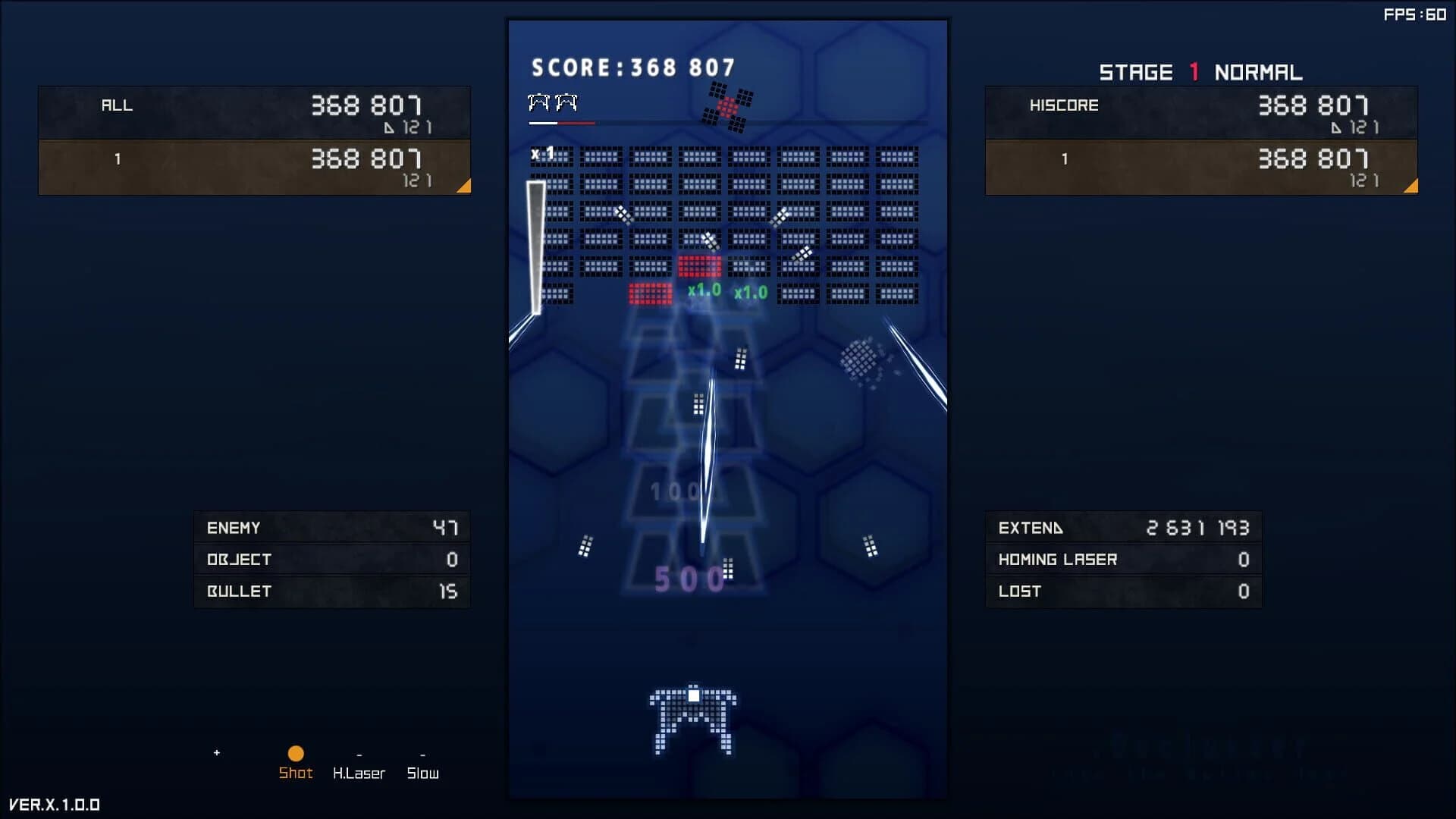
Task: Click the first life ship icon under the score
Action: (540, 101)
